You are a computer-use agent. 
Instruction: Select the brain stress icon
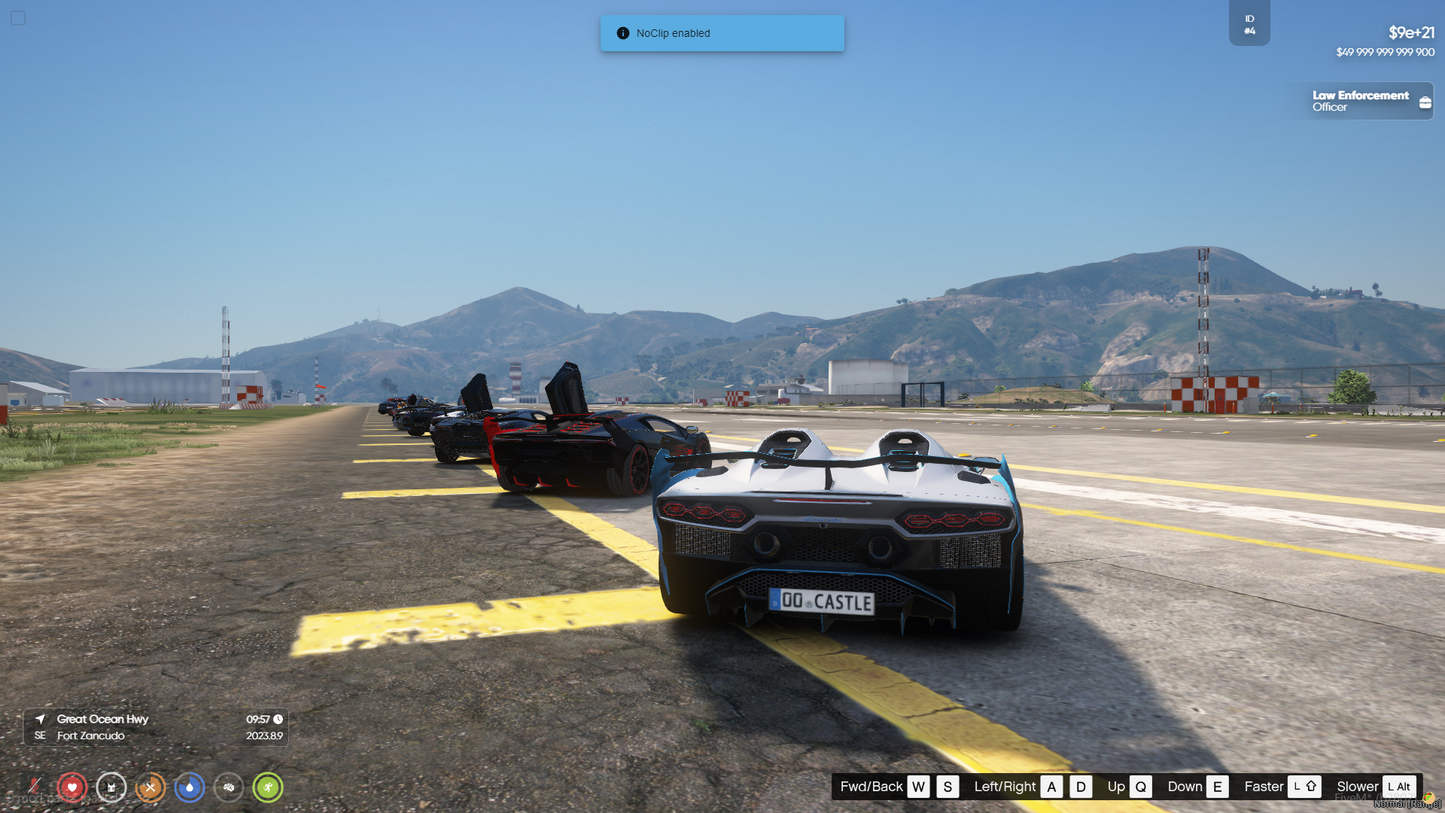pos(229,787)
